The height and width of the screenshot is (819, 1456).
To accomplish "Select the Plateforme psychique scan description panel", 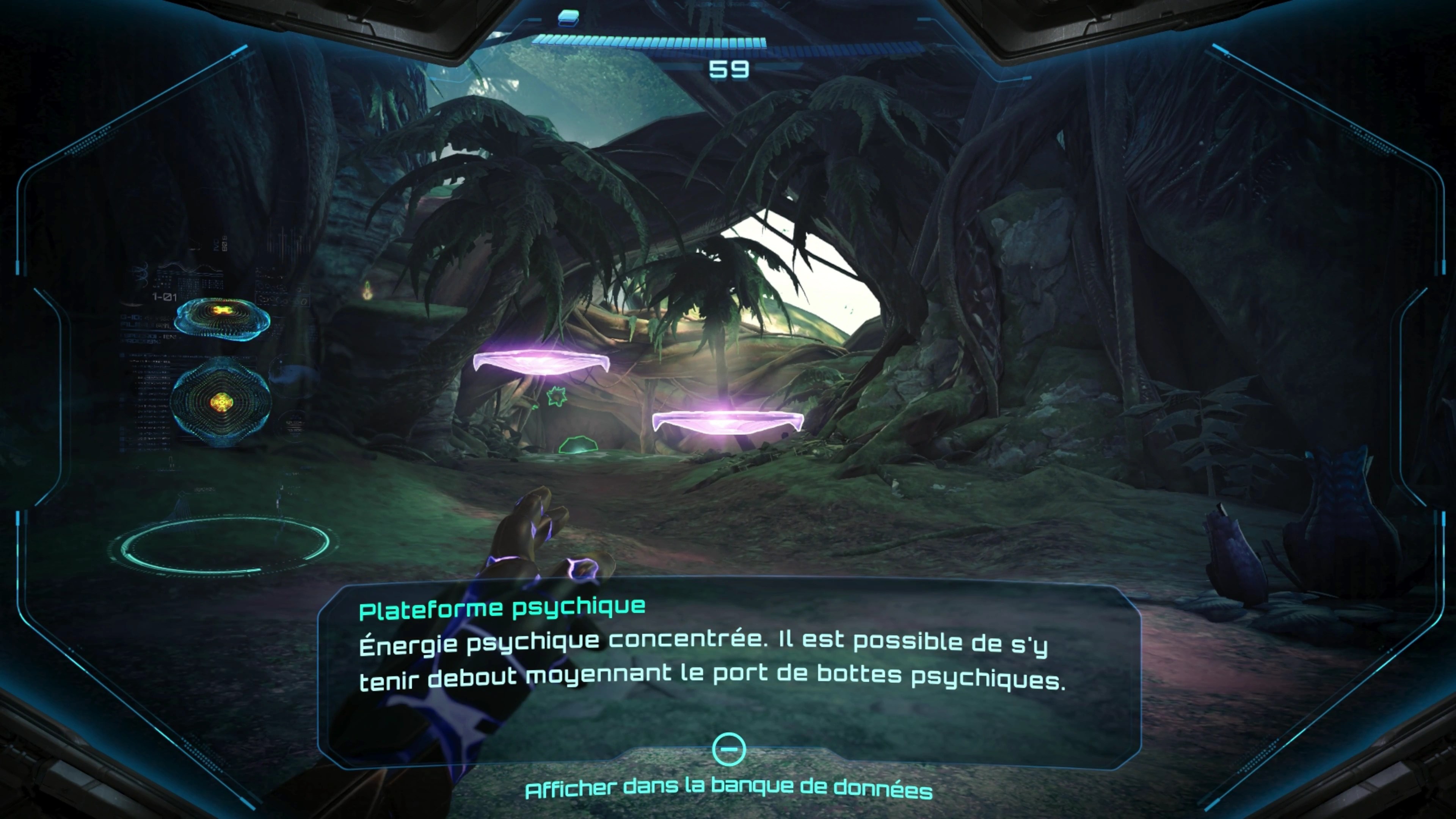I will [x=728, y=661].
